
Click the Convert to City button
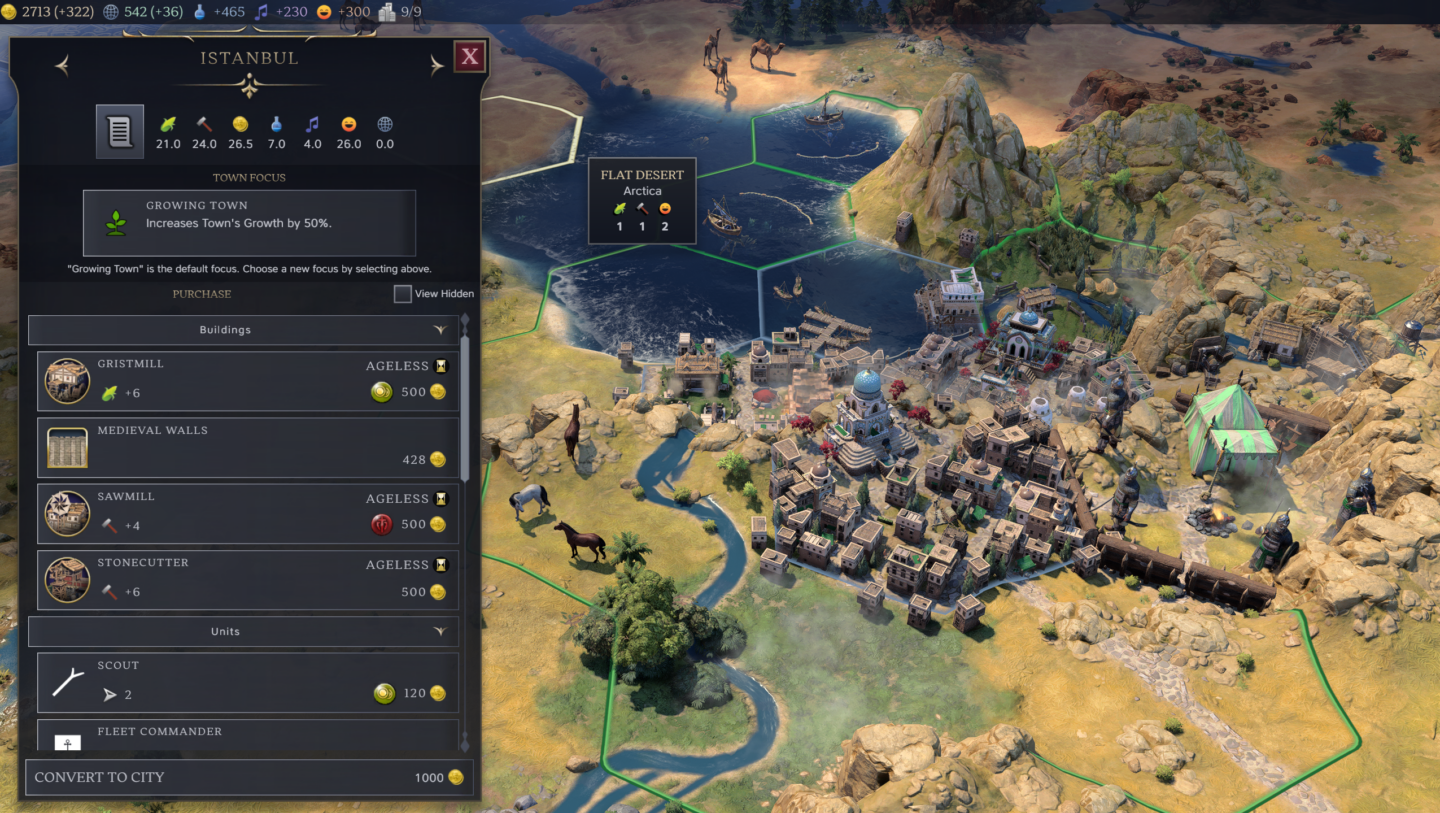tap(248, 777)
